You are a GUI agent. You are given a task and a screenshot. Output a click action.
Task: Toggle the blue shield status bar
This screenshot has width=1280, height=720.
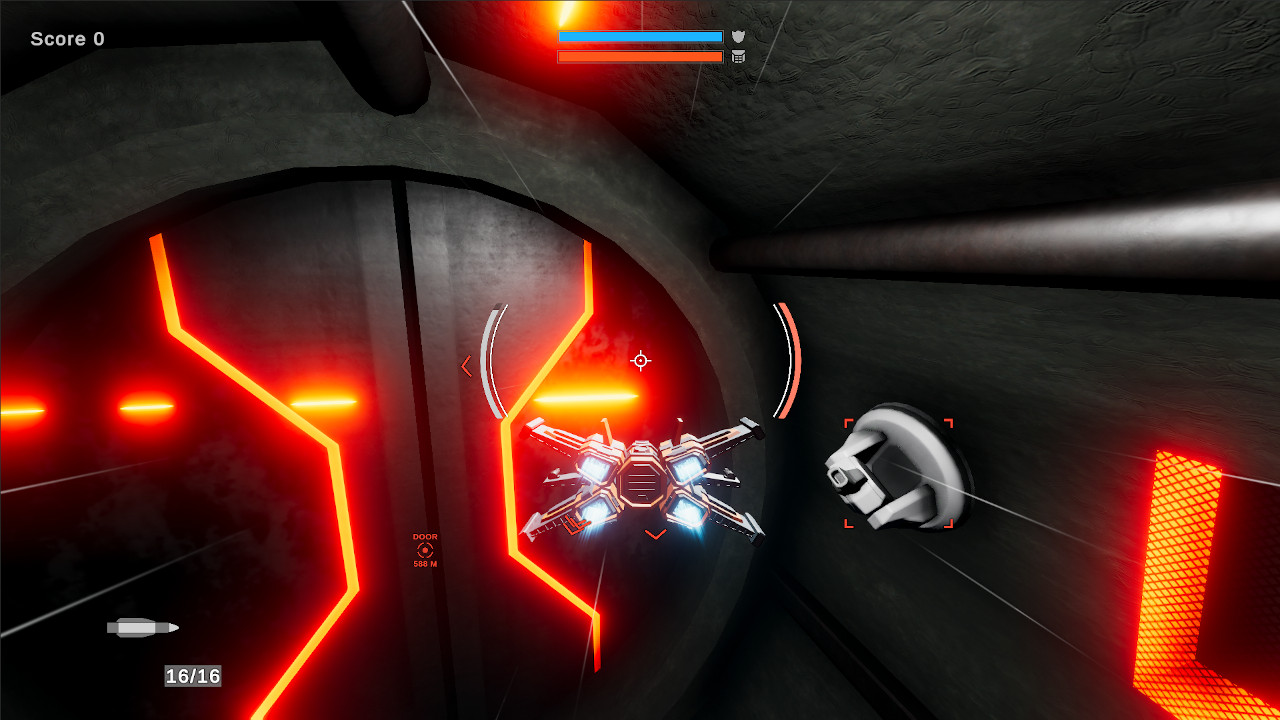point(640,36)
